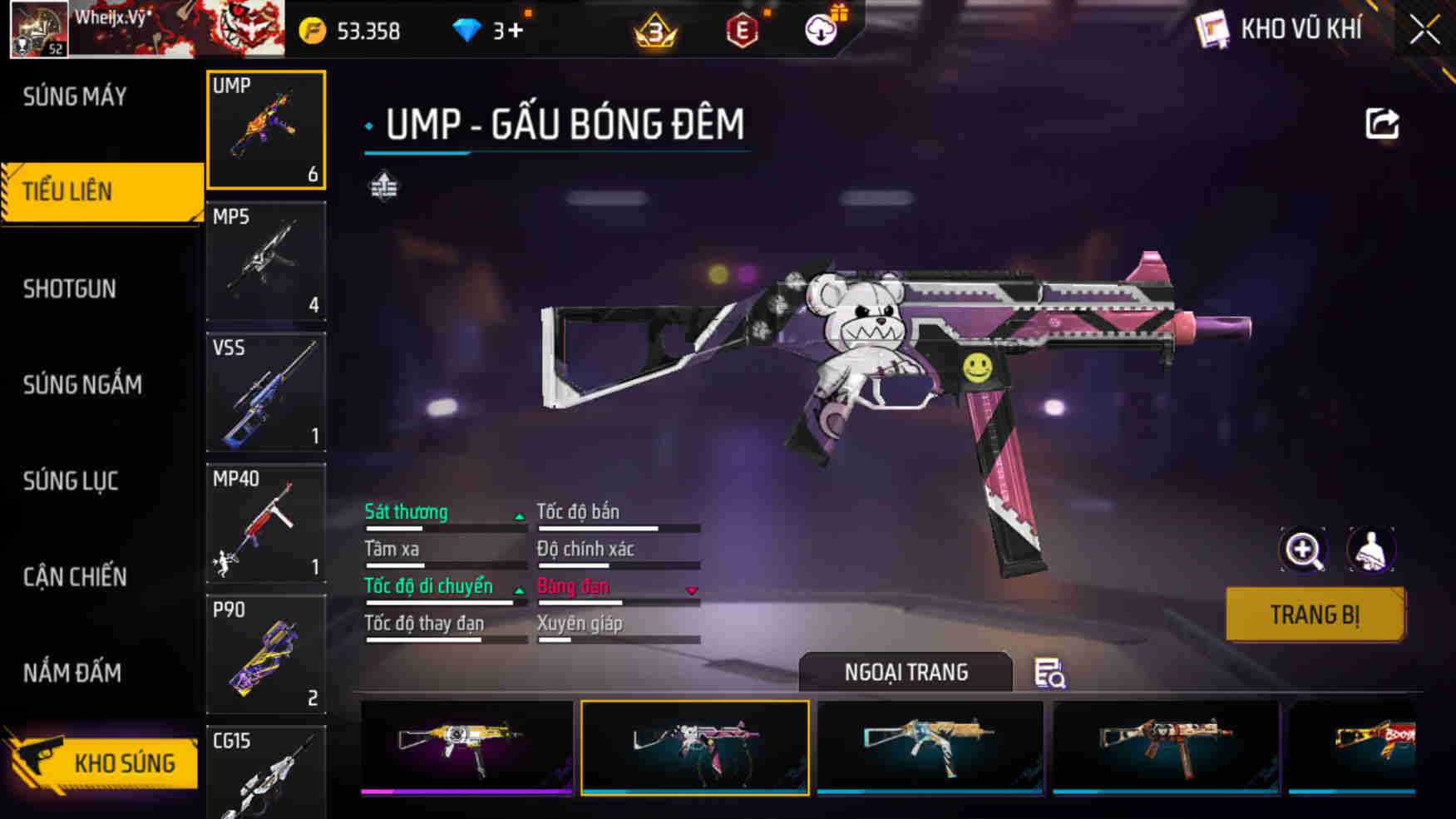The height and width of the screenshot is (819, 1456).
Task: Select the MP40 weapon tile
Action: click(x=266, y=523)
